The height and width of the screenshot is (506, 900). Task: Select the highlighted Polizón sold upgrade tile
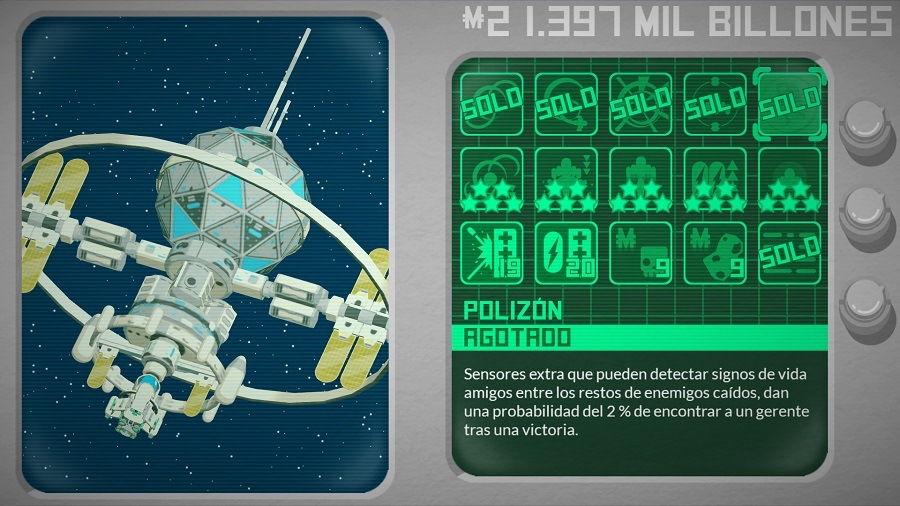point(790,102)
